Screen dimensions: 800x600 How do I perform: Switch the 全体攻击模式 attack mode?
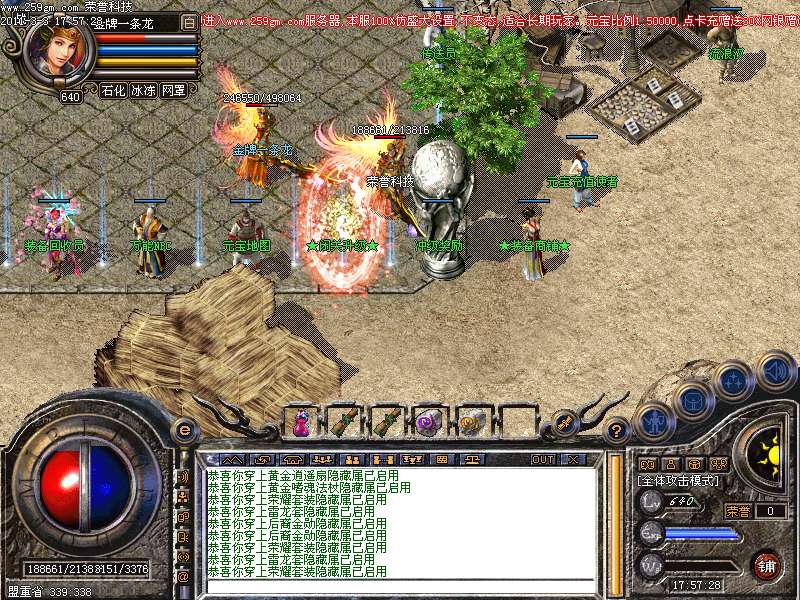point(679,480)
